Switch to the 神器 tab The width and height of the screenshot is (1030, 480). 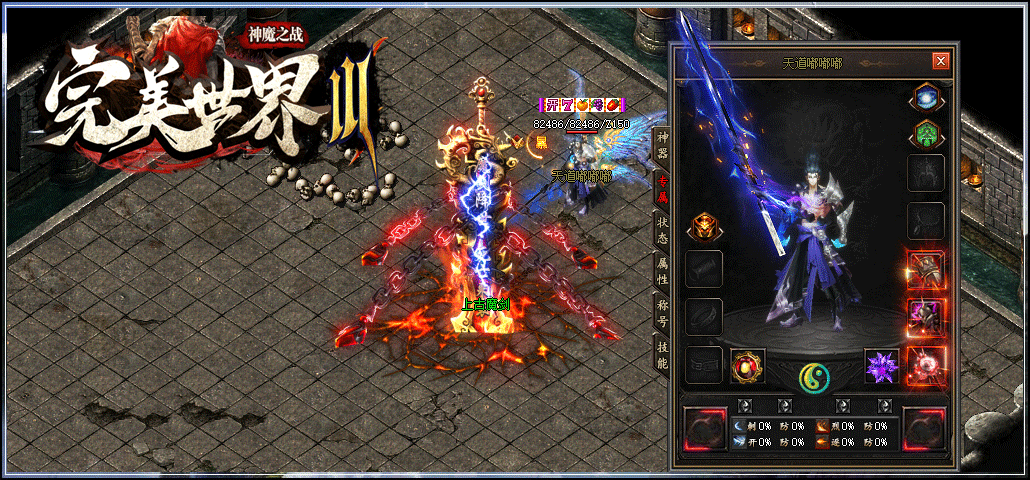pos(661,145)
